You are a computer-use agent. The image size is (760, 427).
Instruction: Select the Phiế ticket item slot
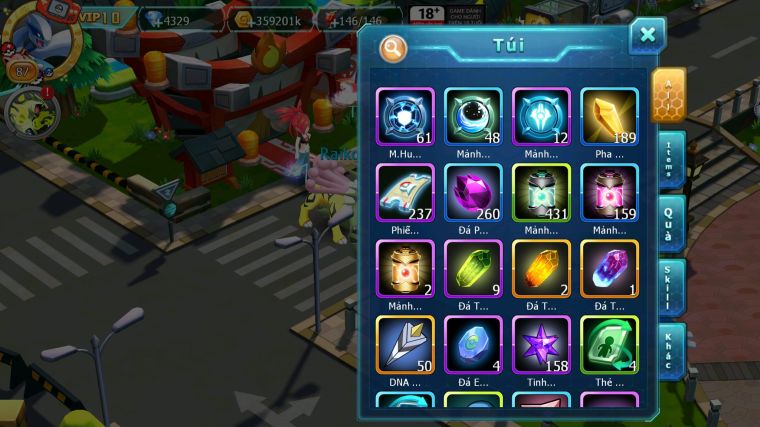405,193
